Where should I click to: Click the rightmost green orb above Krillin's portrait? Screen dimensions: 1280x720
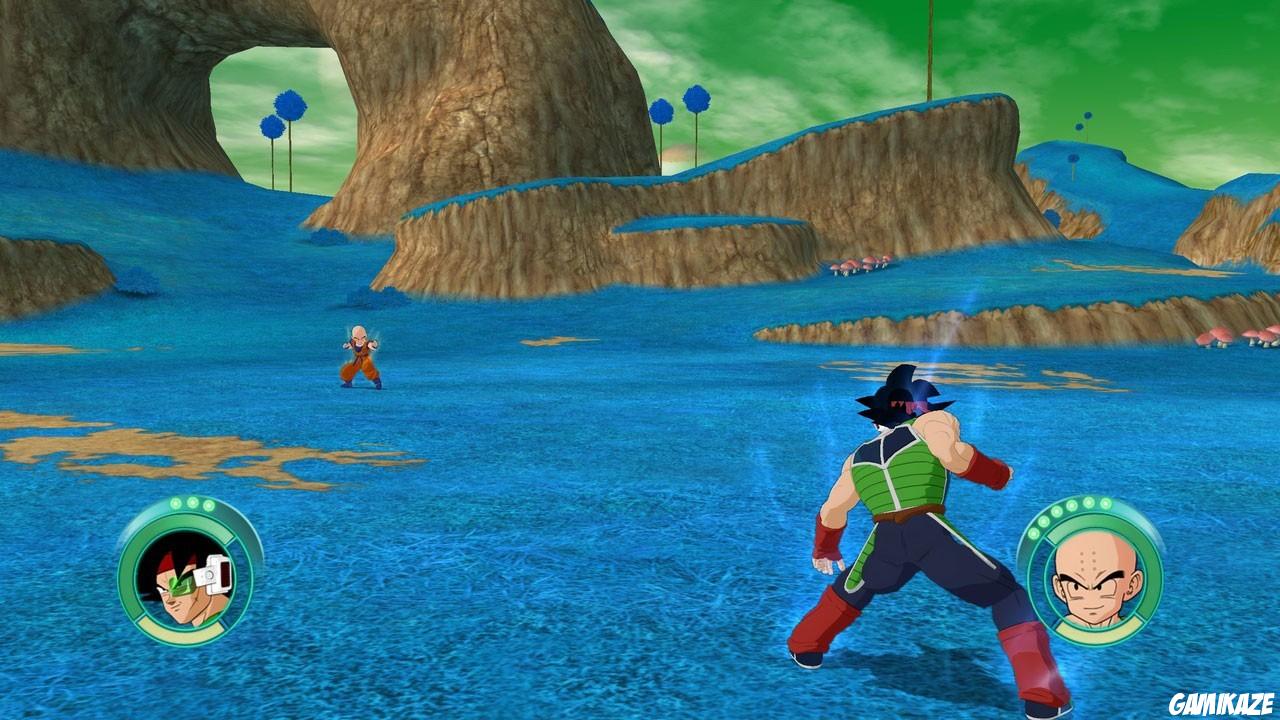click(x=1106, y=503)
